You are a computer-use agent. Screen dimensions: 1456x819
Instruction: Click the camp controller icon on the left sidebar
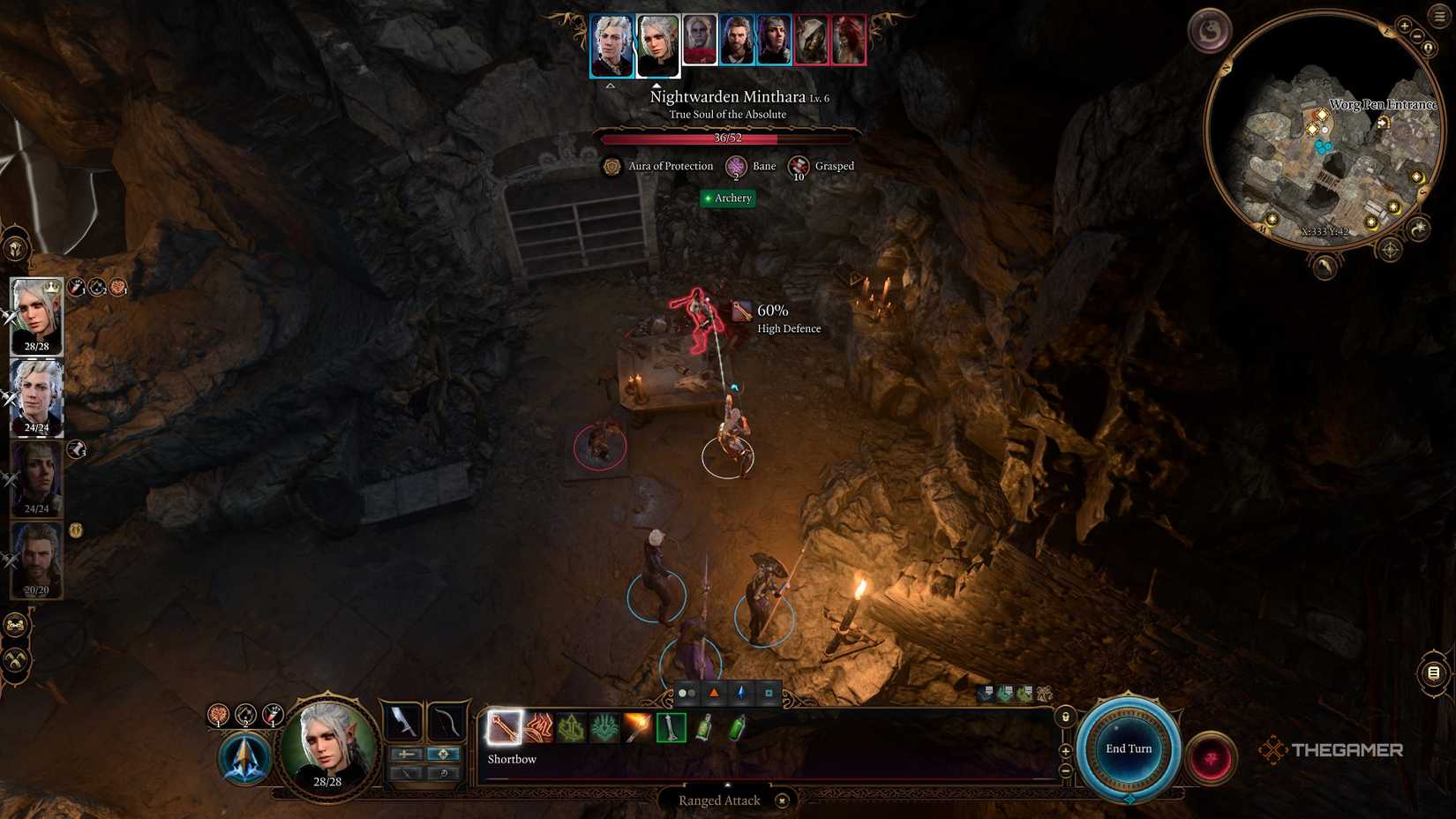tap(15, 624)
